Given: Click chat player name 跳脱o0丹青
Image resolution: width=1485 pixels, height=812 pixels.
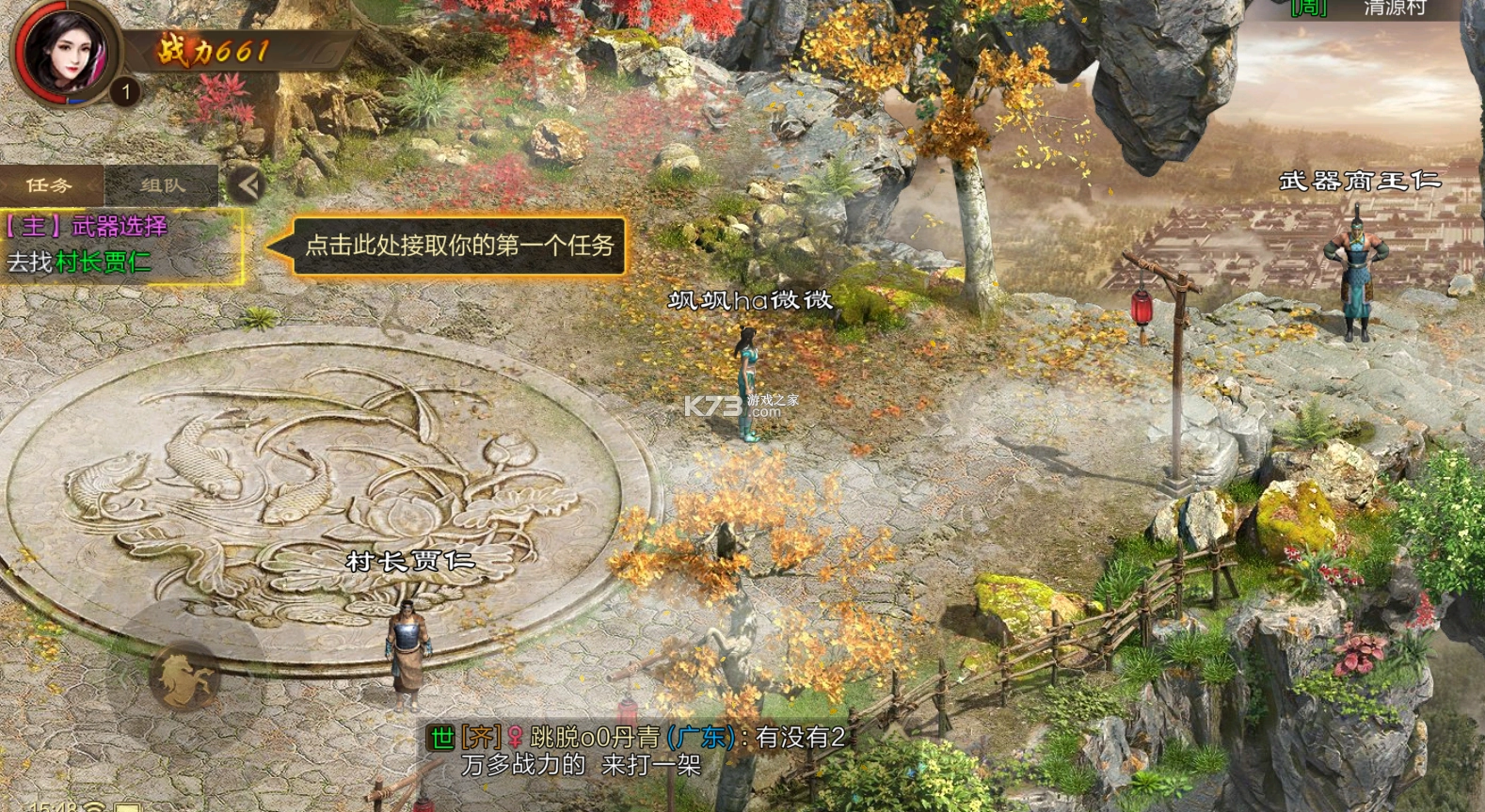Looking at the screenshot, I should pyautogui.click(x=595, y=737).
